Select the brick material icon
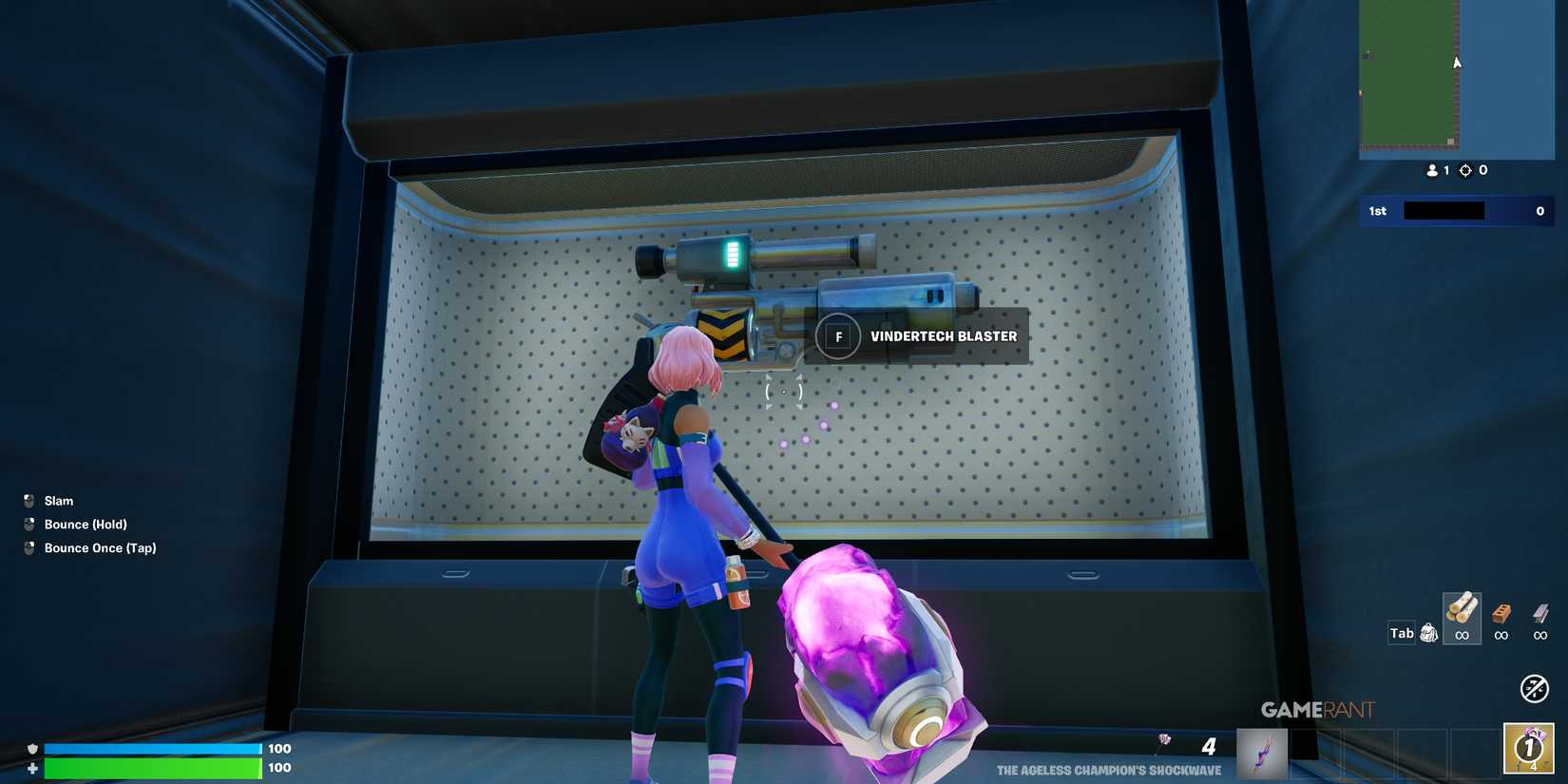 pos(1502,617)
